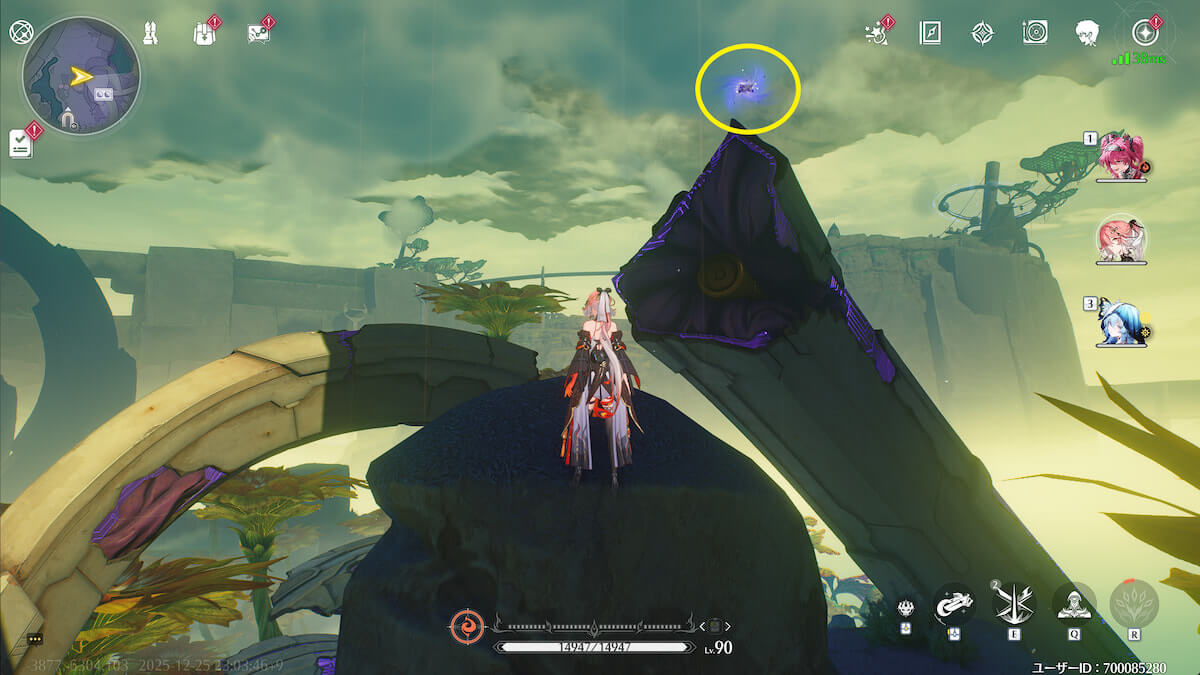Open the circular star main menu with alert

pyautogui.click(x=1143, y=31)
